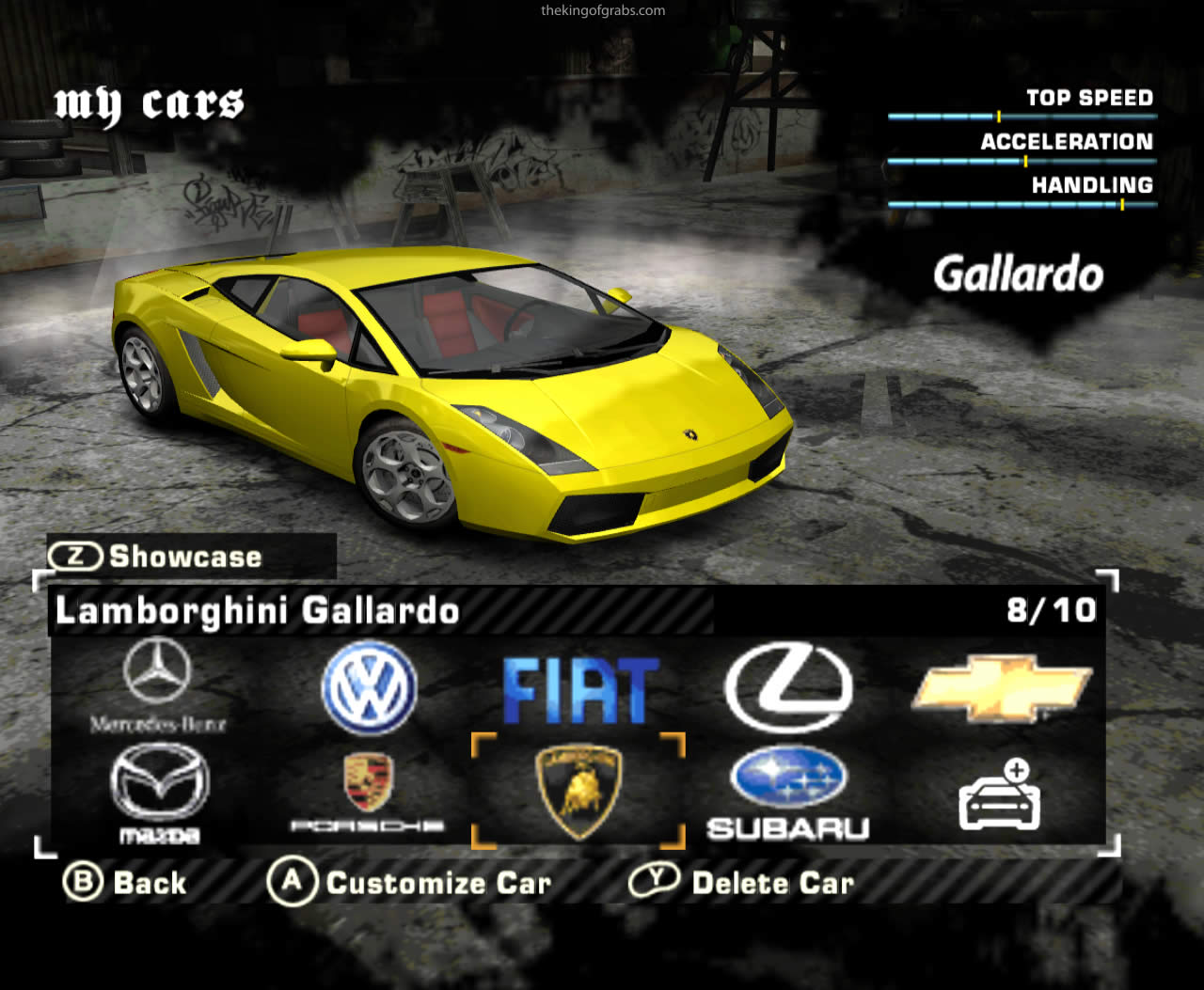The image size is (1204, 990).
Task: Click the Add Car icon
Action: pyautogui.click(x=999, y=794)
